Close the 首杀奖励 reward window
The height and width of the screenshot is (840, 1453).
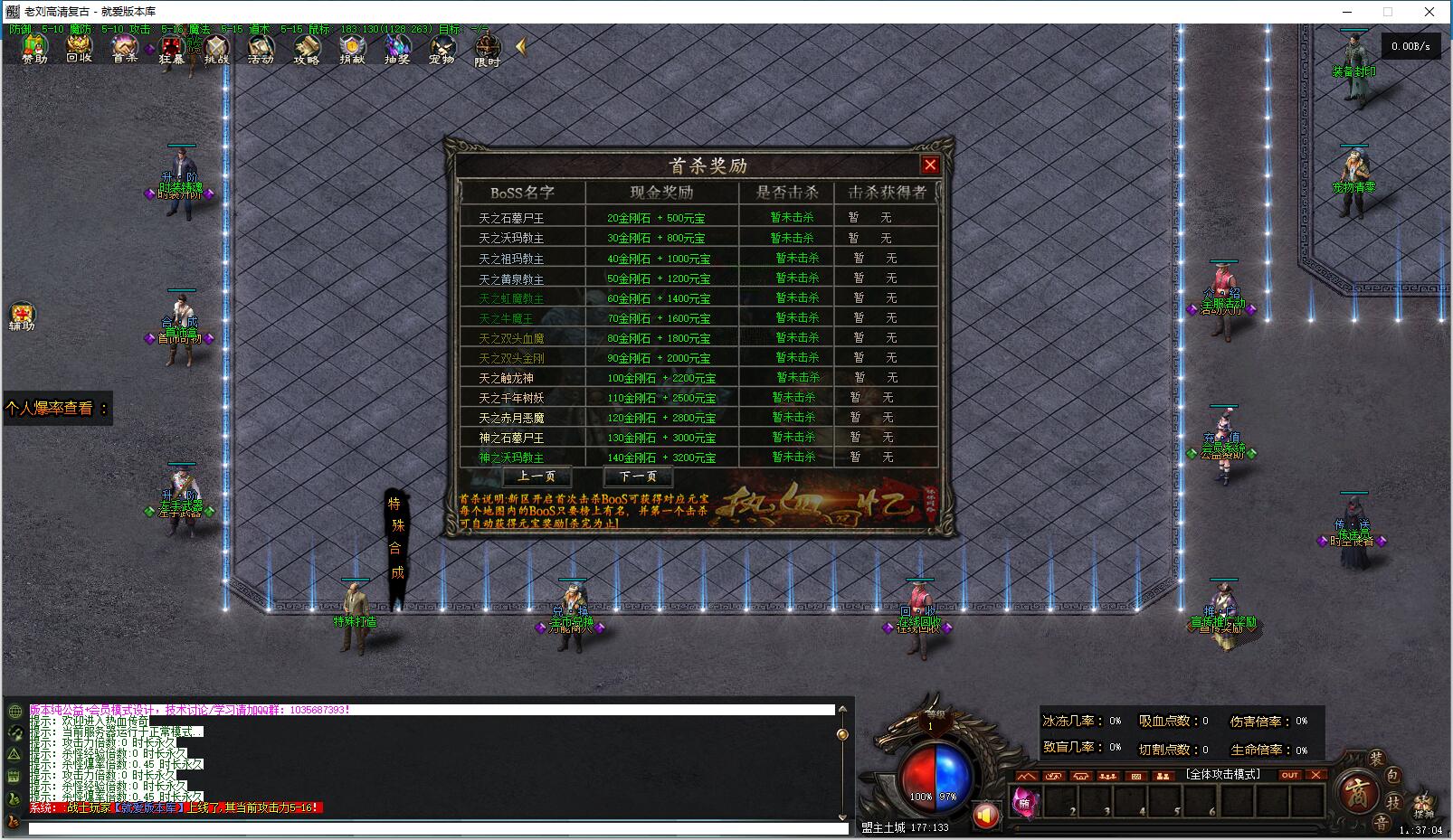(929, 165)
